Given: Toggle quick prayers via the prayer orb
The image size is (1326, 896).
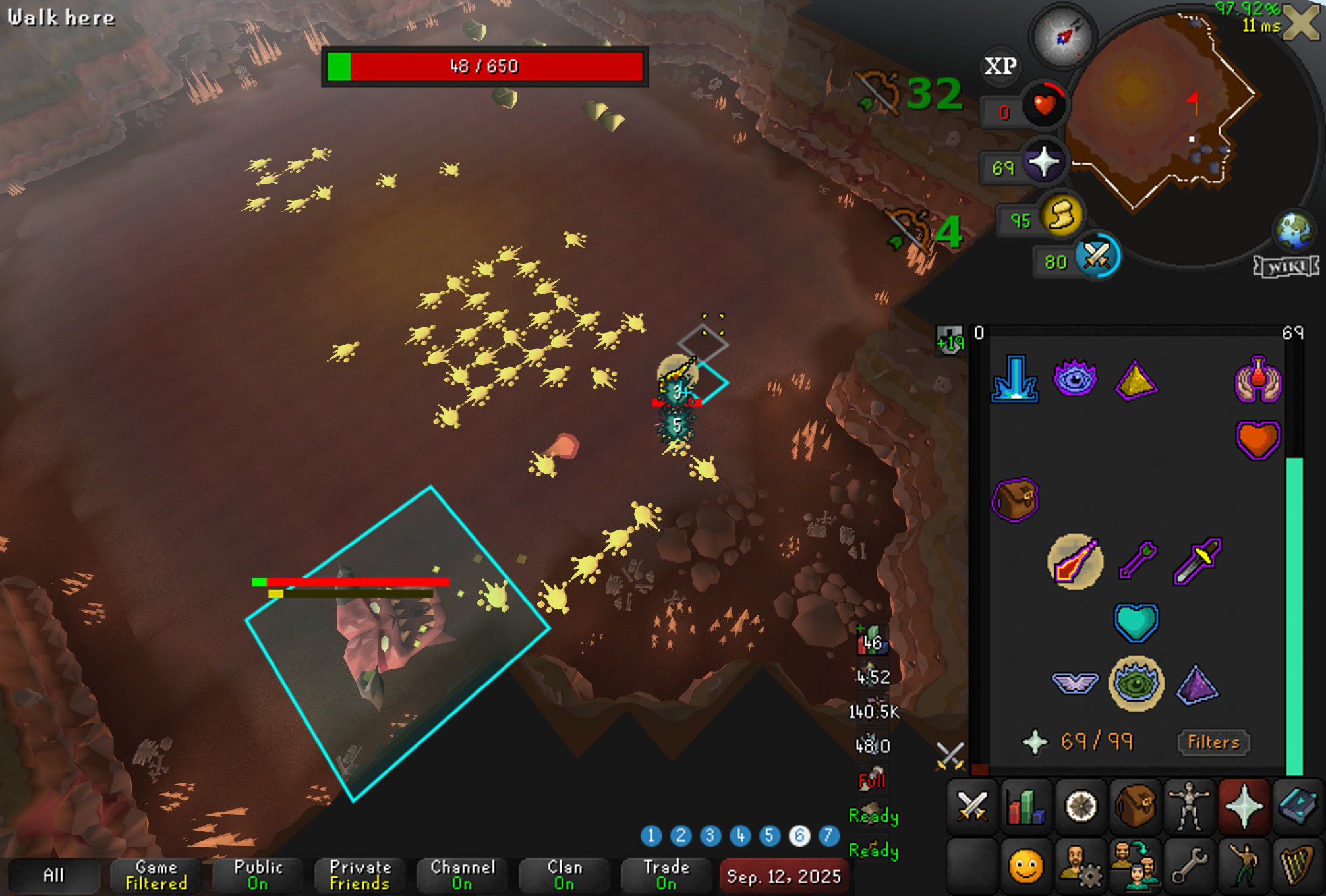Looking at the screenshot, I should [x=1044, y=163].
